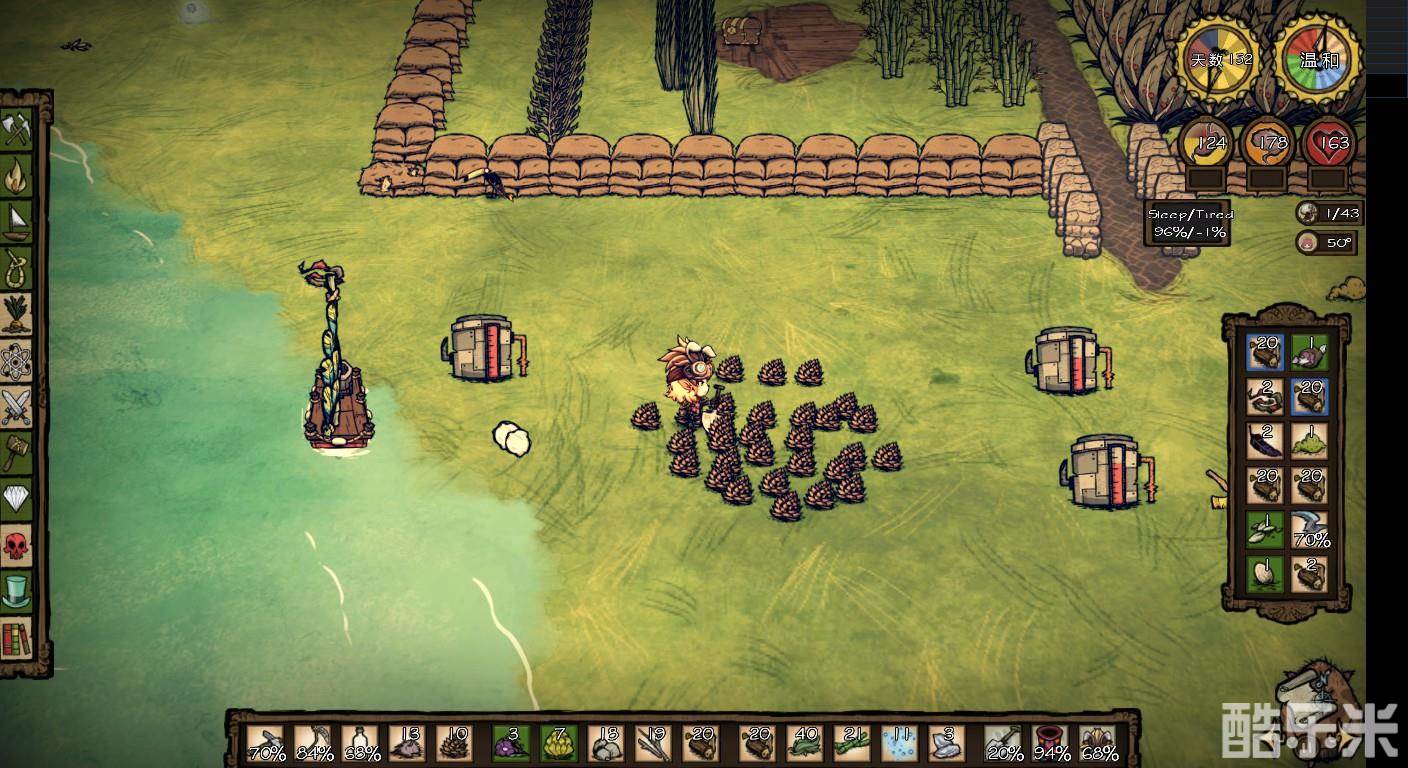This screenshot has height=768, width=1408.
Task: Open the Survival rope-trap tab
Action: tap(16, 268)
